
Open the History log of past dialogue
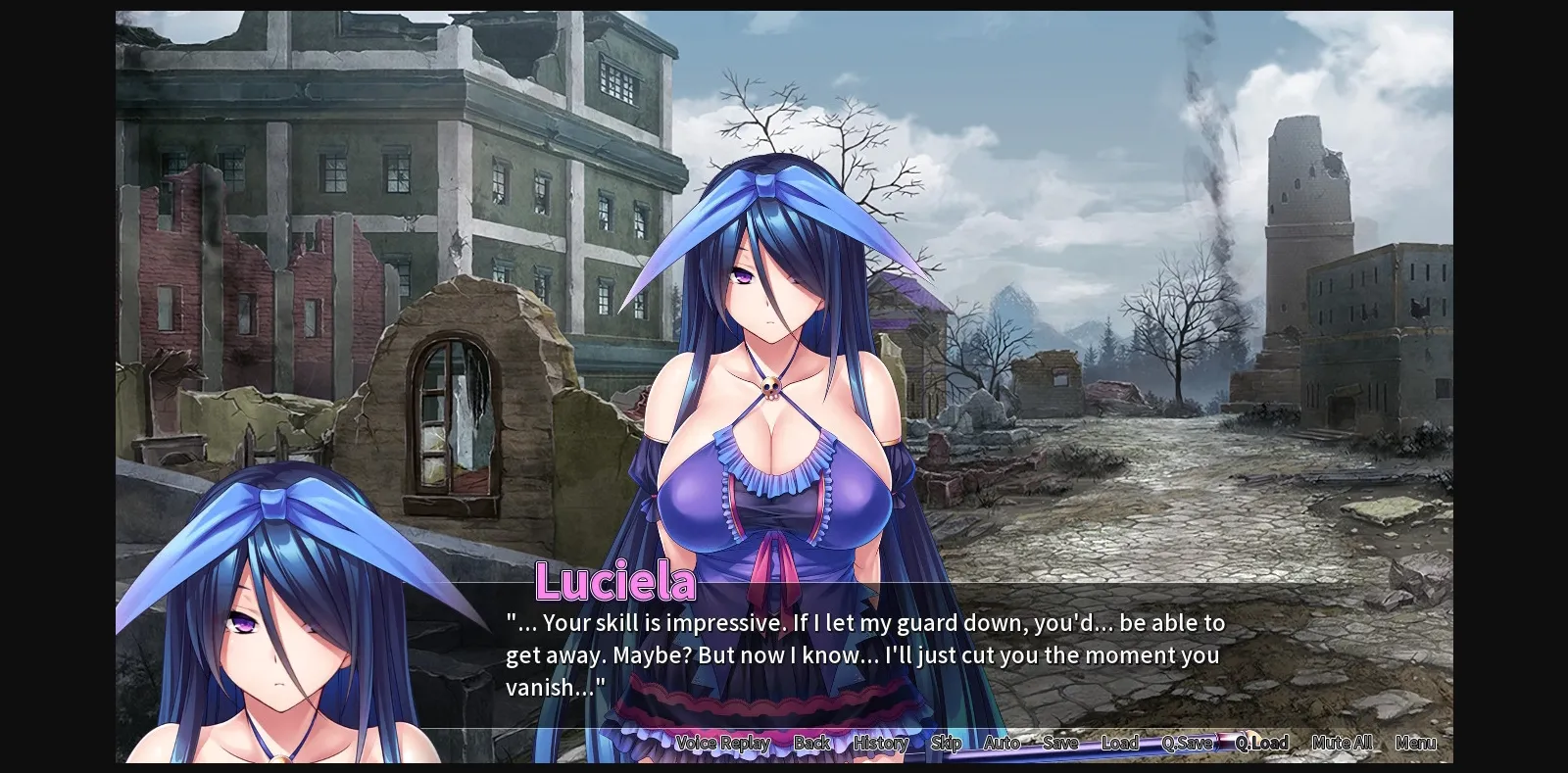coord(879,744)
